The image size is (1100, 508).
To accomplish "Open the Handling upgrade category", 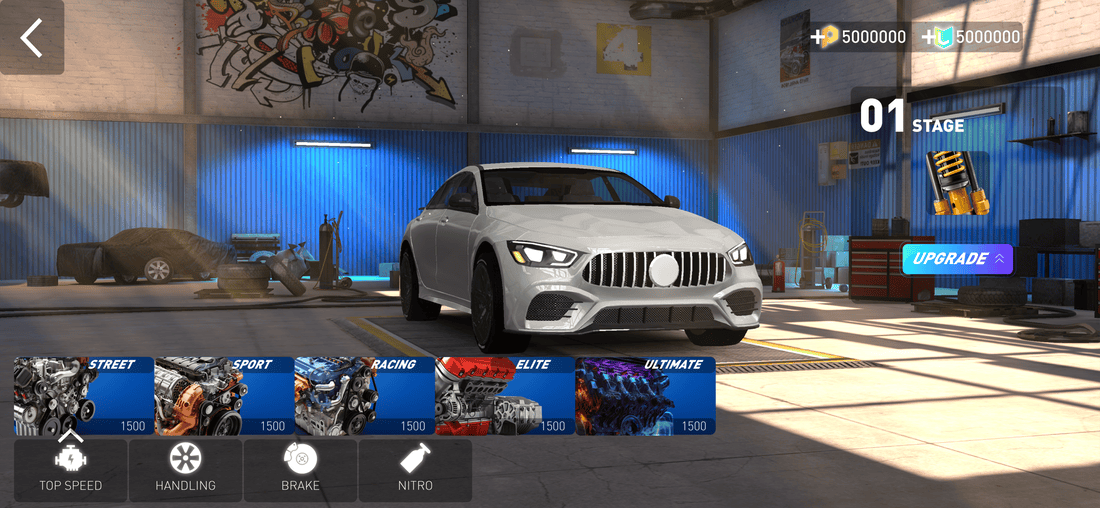I will (185, 470).
